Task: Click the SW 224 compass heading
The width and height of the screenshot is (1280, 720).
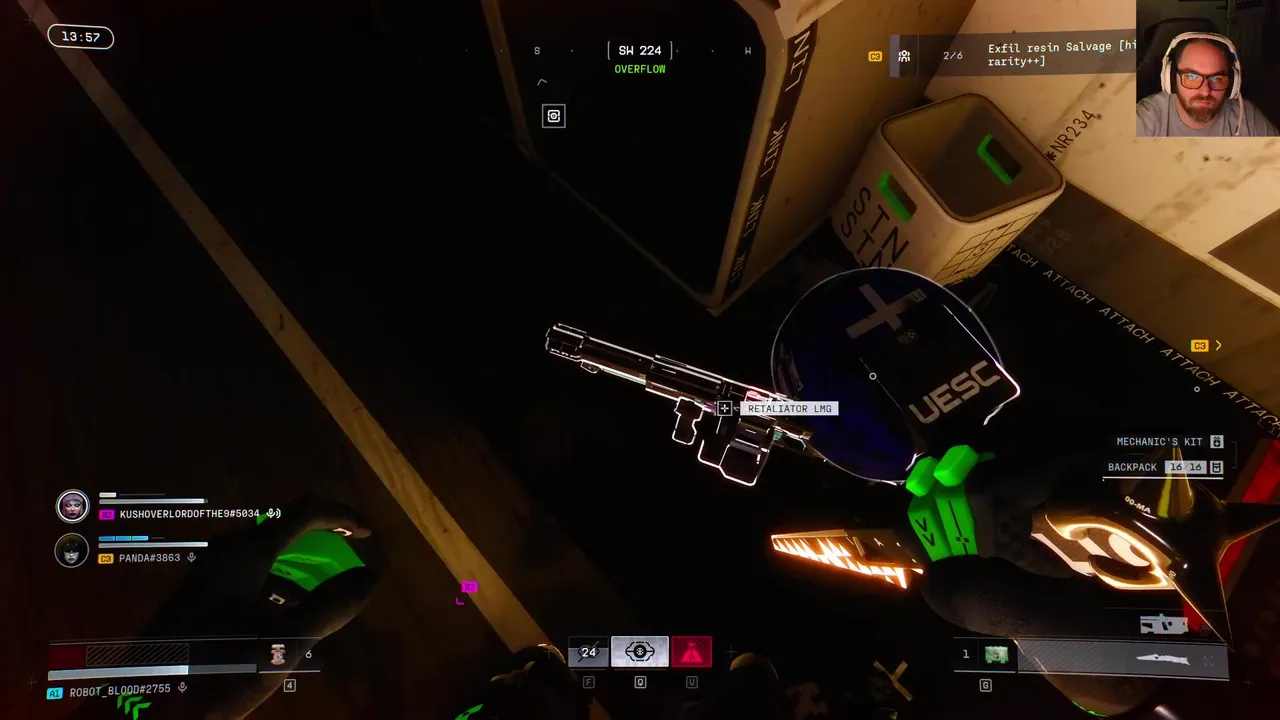Action: (640, 50)
